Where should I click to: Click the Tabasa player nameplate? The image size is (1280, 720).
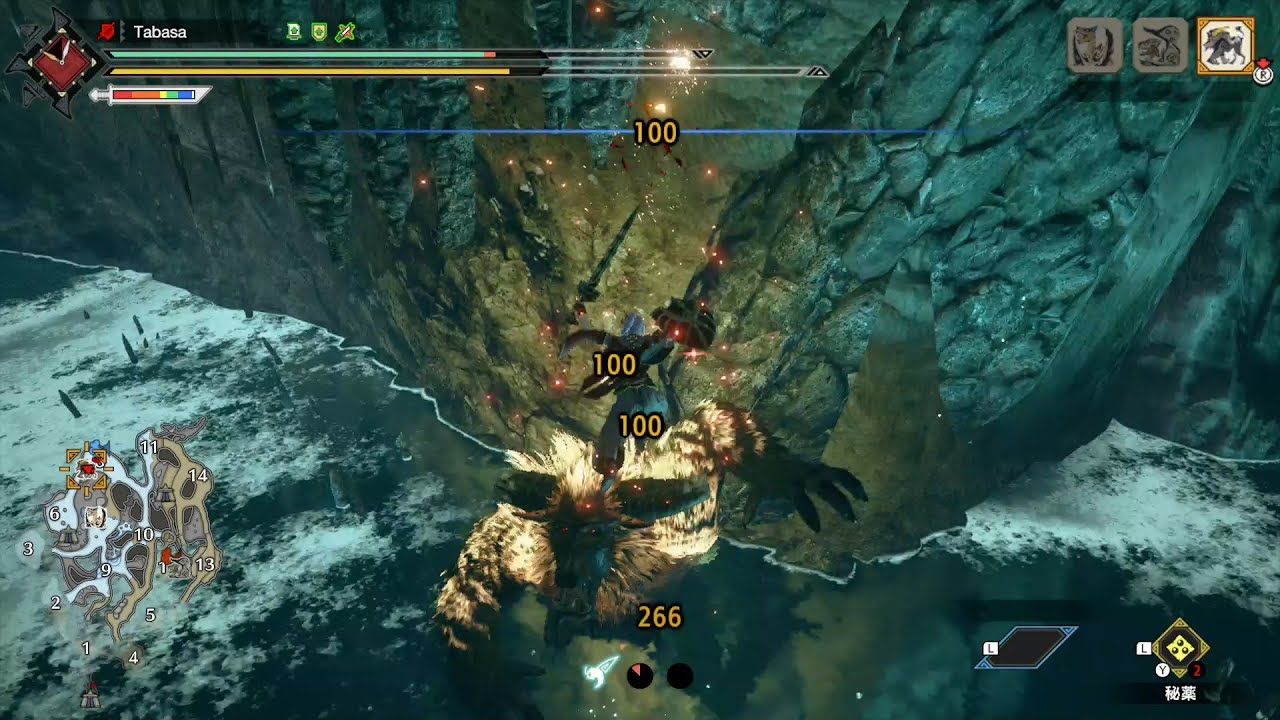(158, 31)
